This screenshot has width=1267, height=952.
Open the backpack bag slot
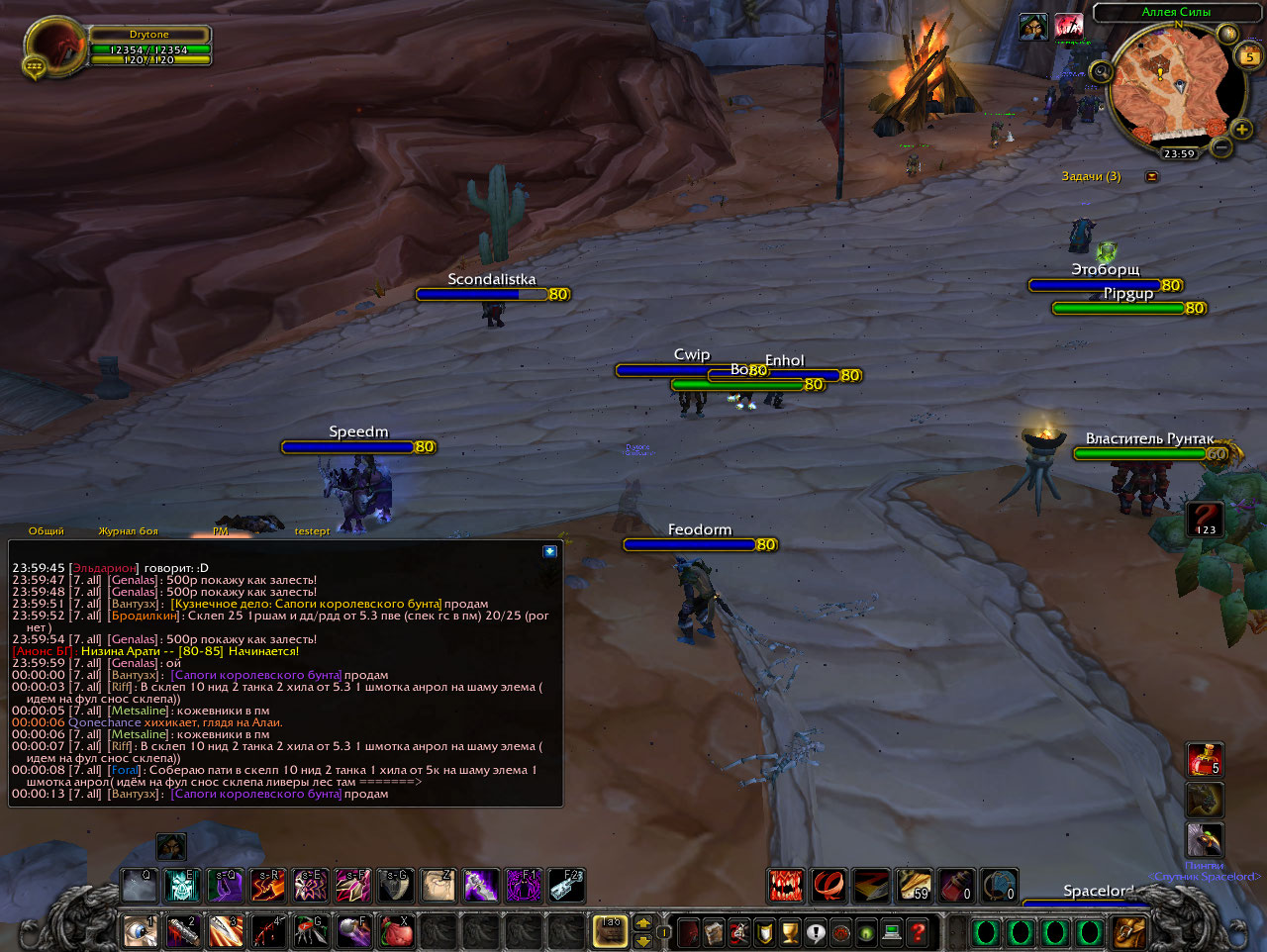[x=1128, y=931]
